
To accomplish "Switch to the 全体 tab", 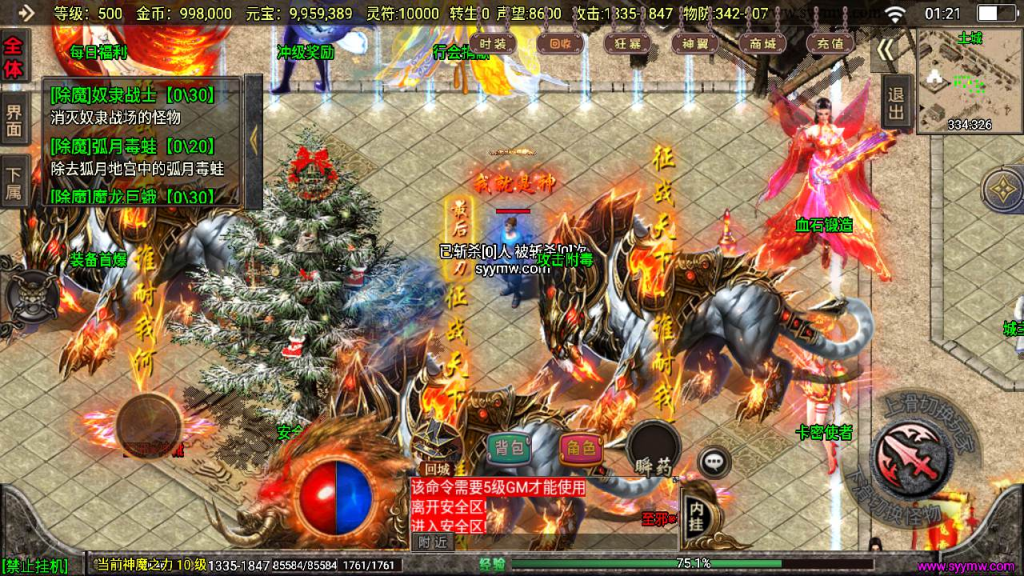I will click(14, 56).
